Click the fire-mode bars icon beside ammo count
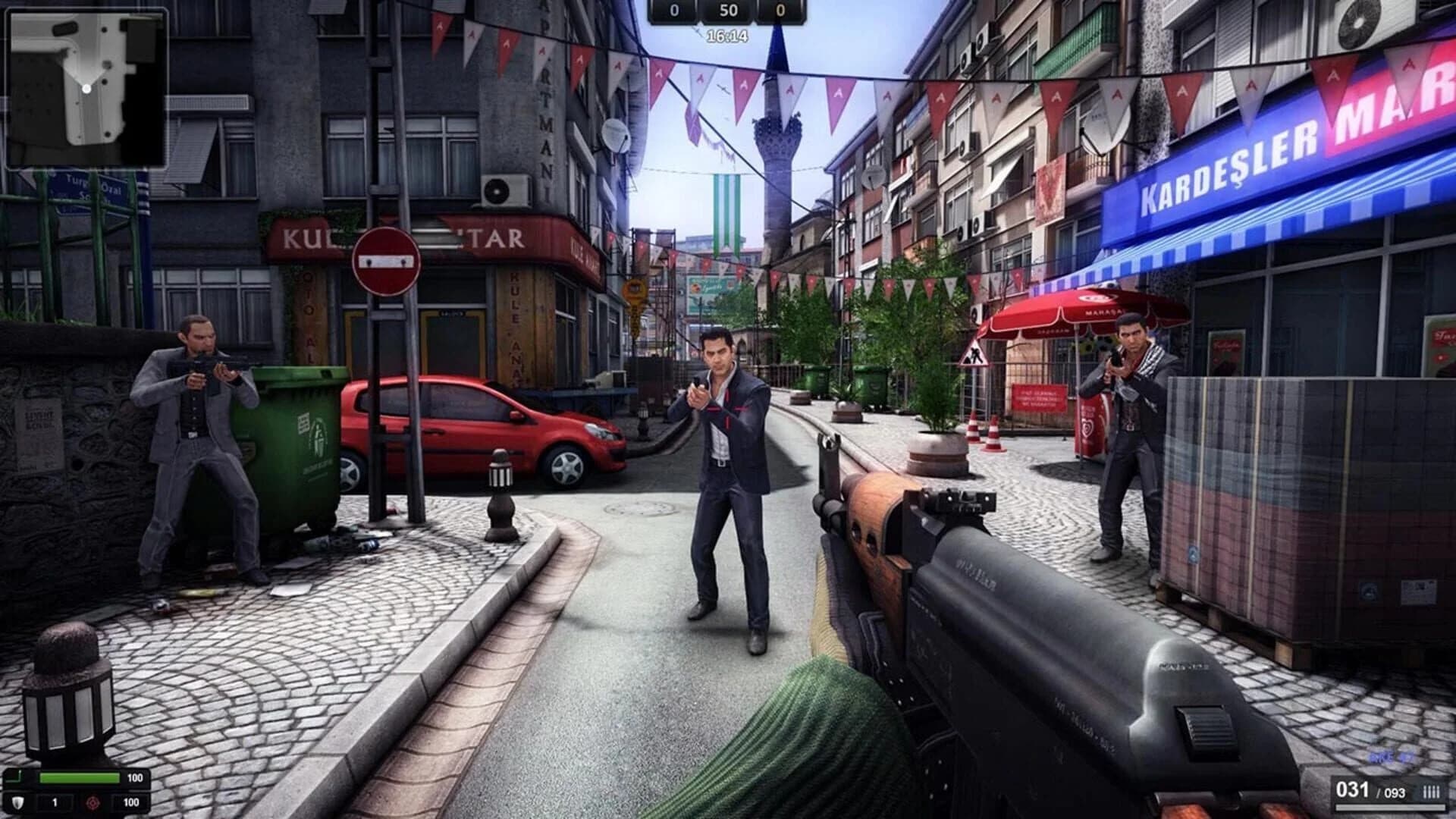This screenshot has height=819, width=1456. pyautogui.click(x=1431, y=791)
